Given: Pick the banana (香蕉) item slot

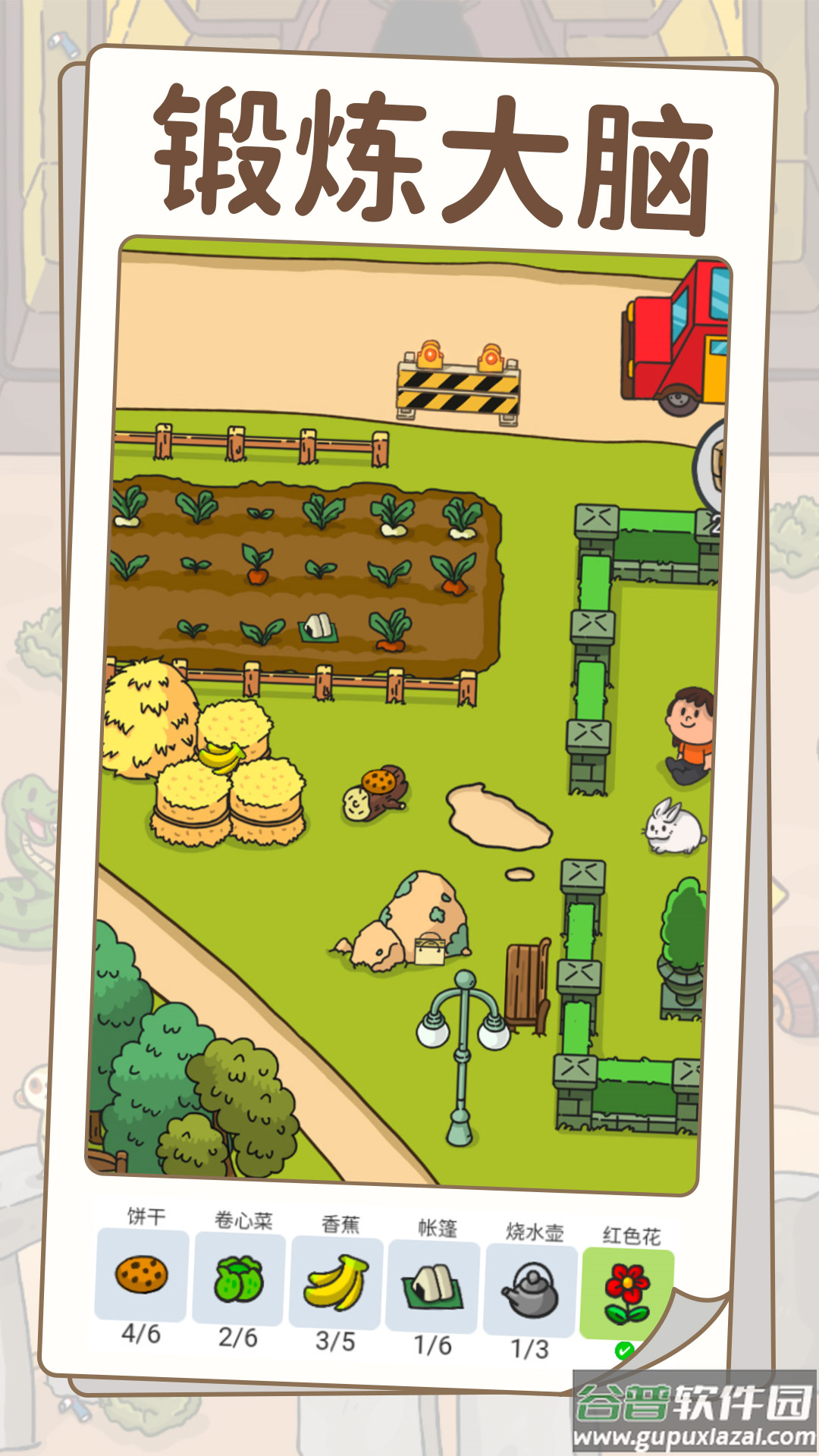Looking at the screenshot, I should click(336, 1283).
